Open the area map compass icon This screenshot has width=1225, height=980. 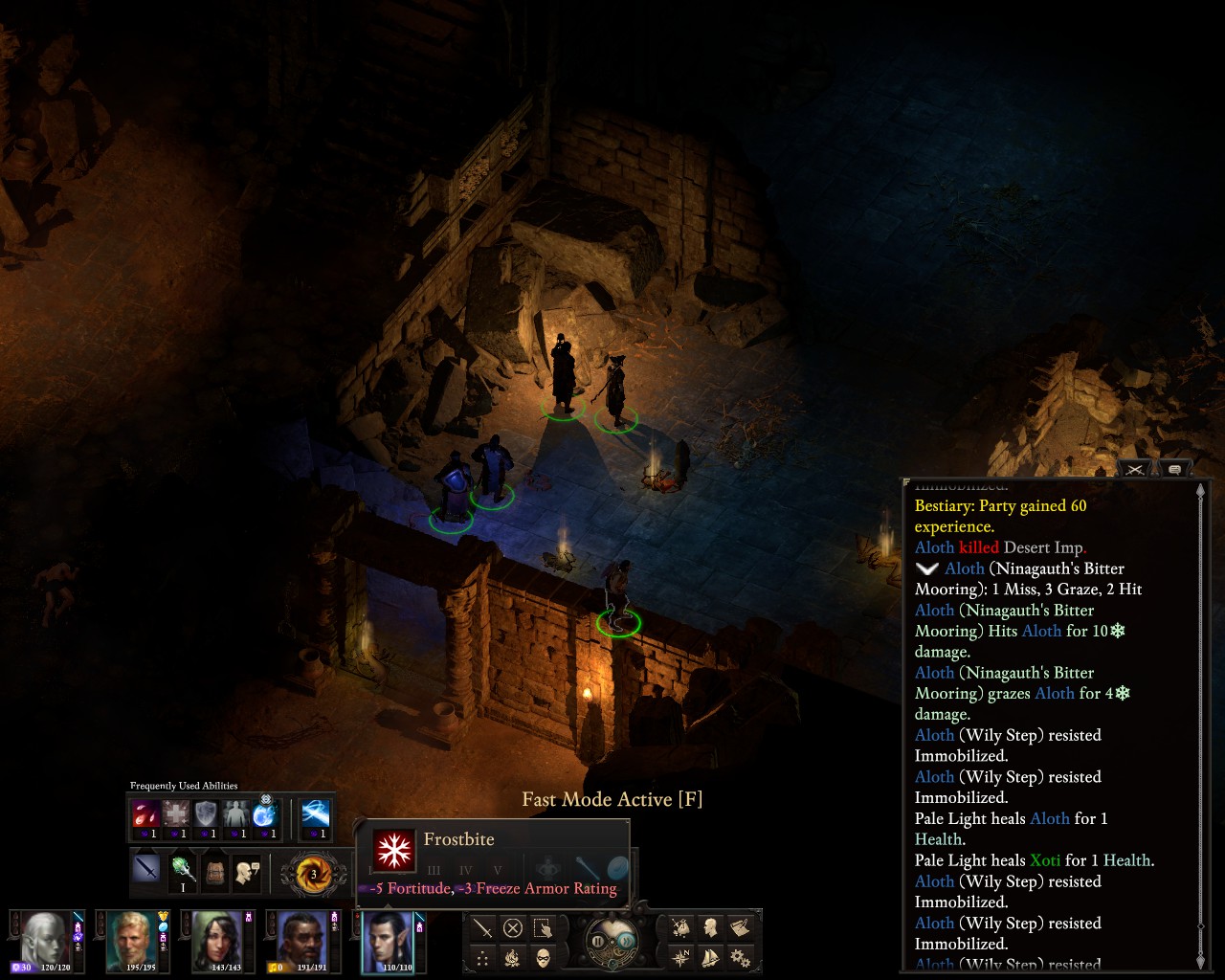680,957
